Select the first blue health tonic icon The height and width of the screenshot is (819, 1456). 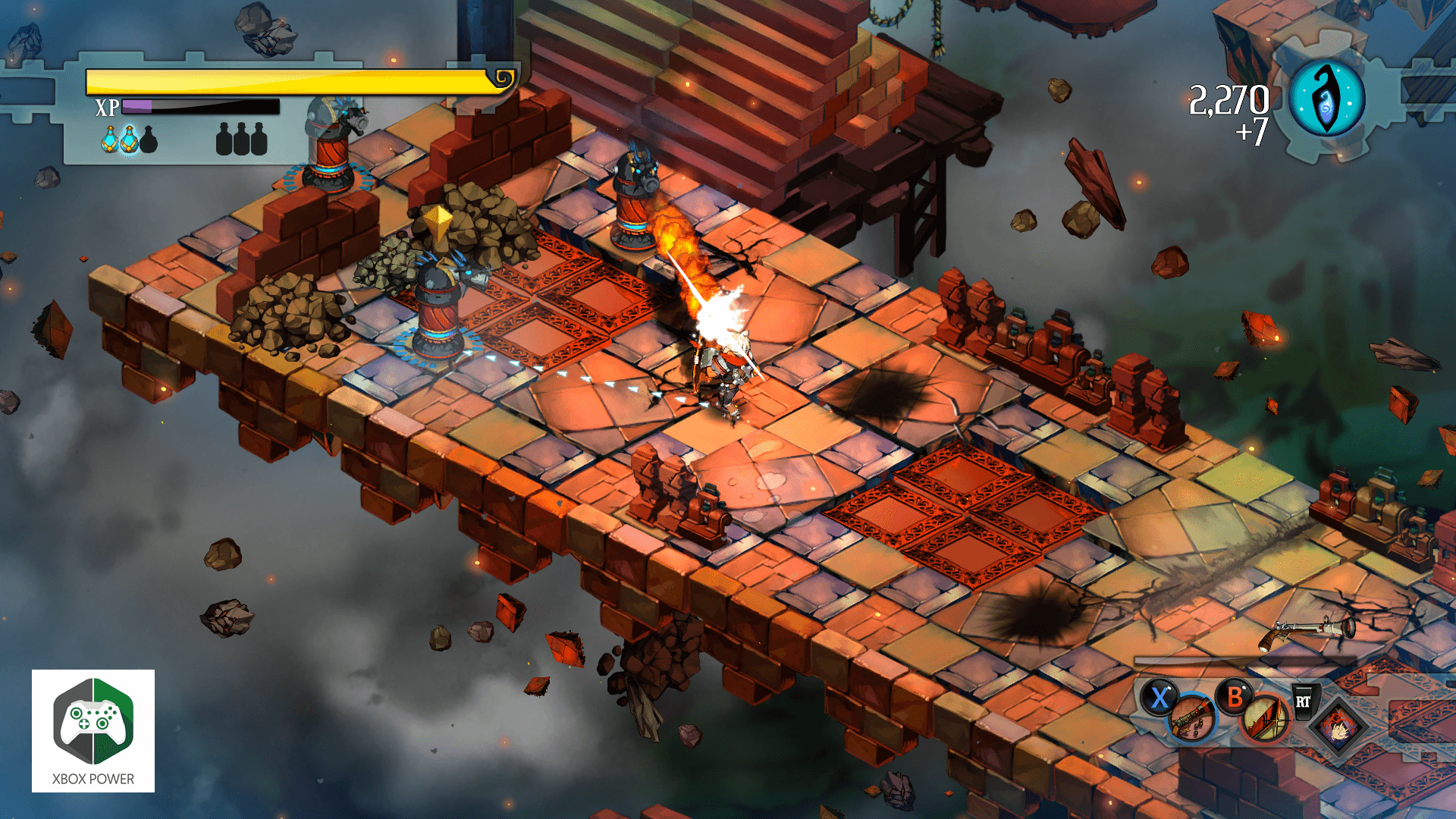point(110,140)
